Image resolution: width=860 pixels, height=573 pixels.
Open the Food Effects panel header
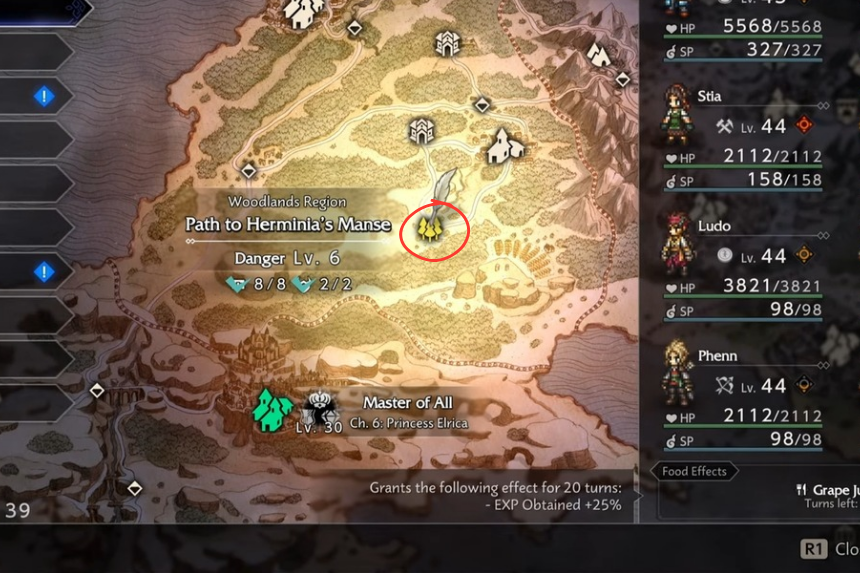[x=694, y=471]
